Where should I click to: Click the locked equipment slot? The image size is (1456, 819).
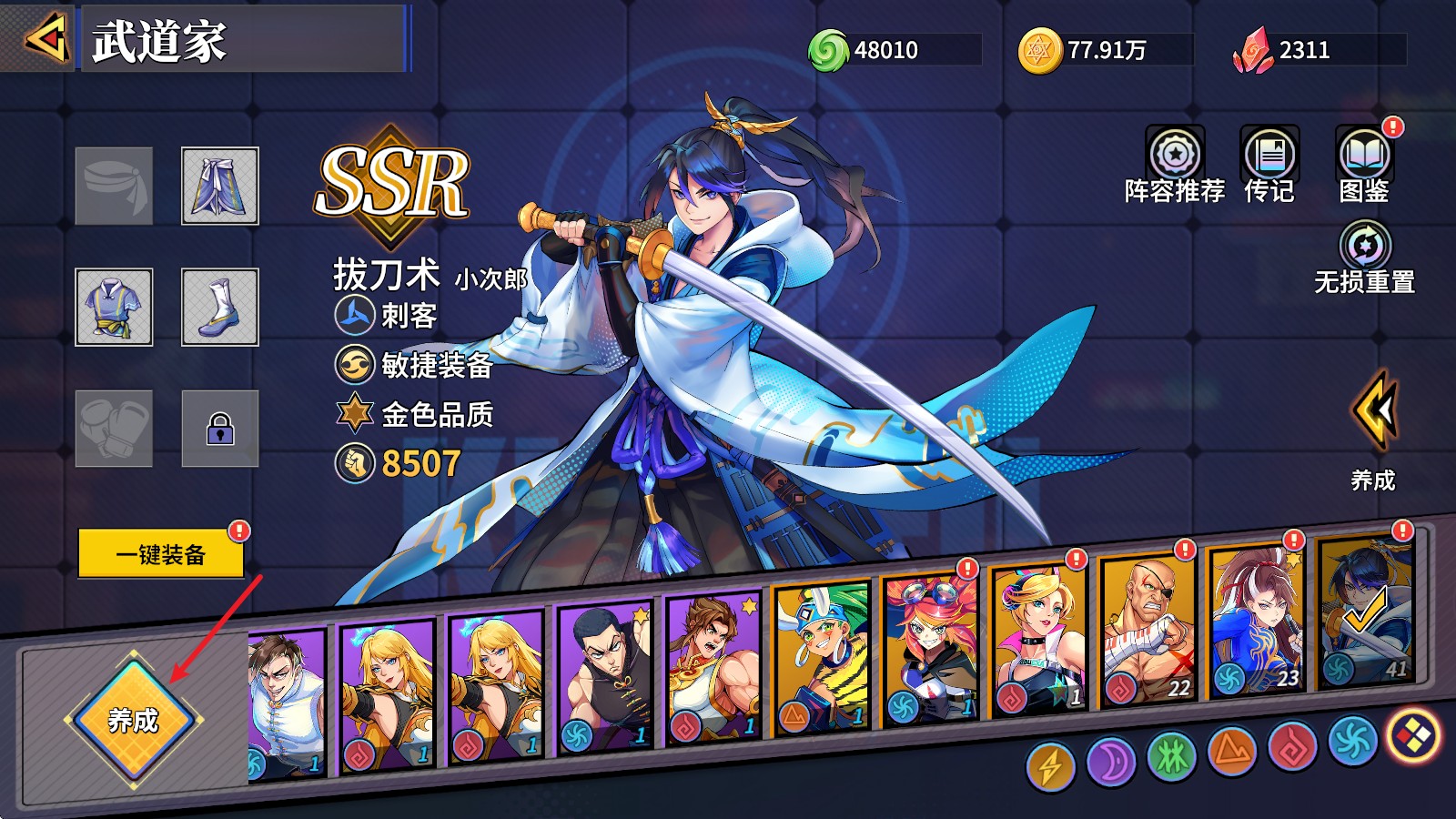click(220, 429)
